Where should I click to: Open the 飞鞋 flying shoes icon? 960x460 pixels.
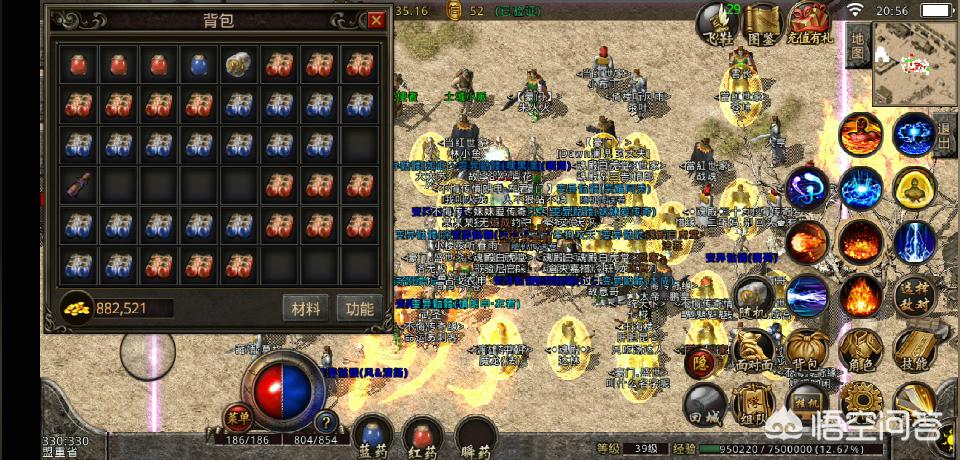pyautogui.click(x=717, y=22)
